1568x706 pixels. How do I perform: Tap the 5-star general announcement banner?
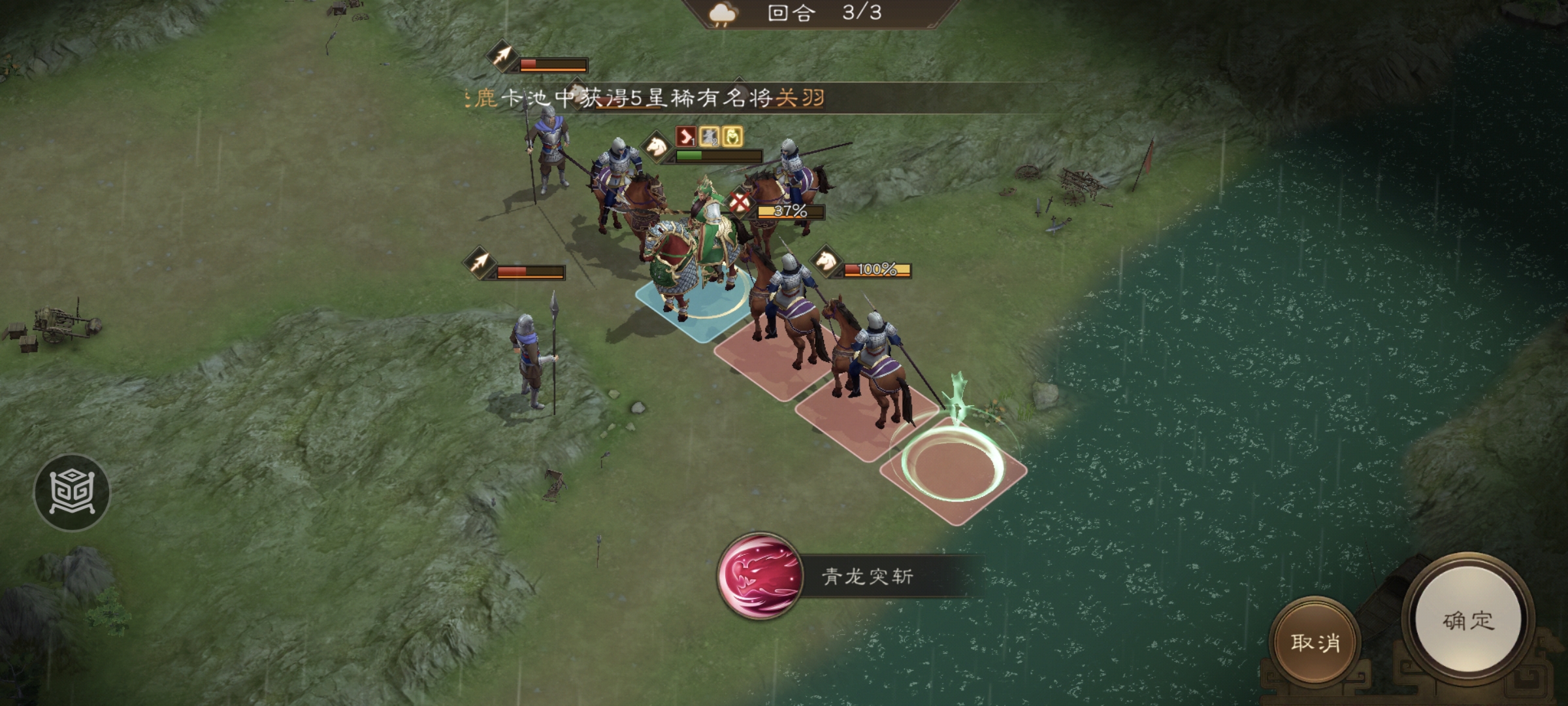[653, 95]
